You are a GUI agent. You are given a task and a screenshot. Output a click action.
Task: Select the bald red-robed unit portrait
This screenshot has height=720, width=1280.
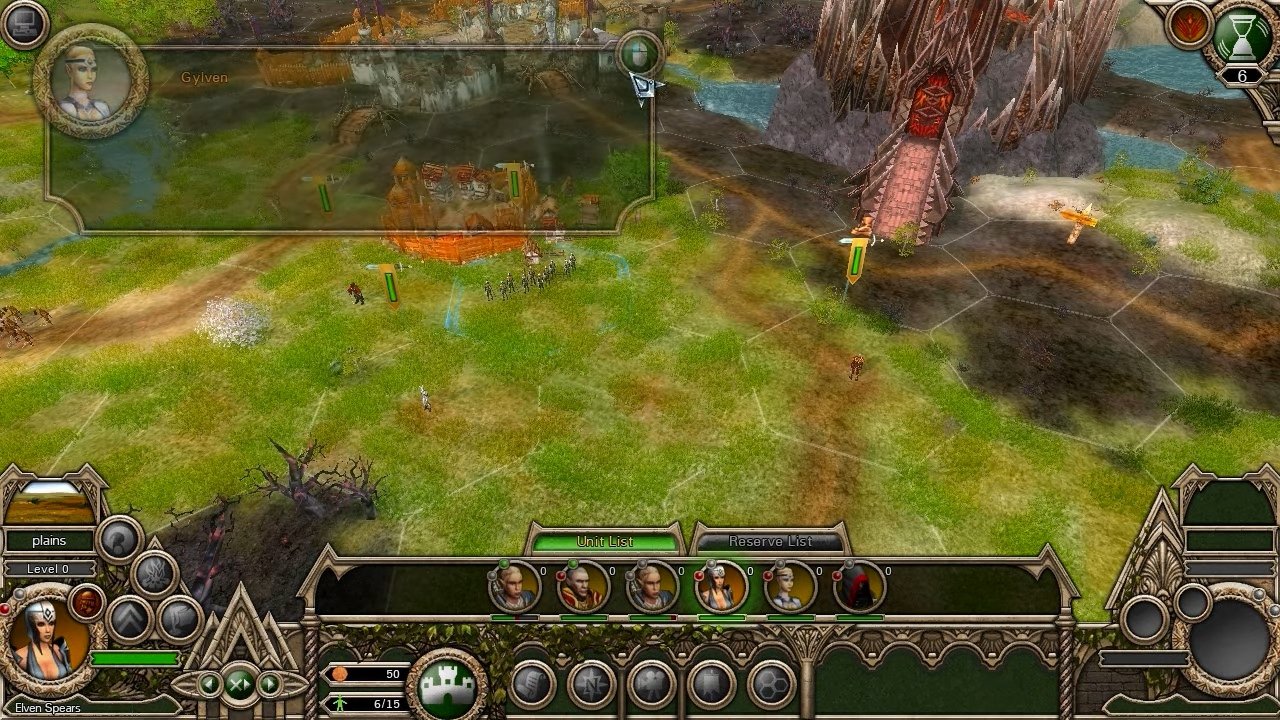pyautogui.click(x=583, y=586)
